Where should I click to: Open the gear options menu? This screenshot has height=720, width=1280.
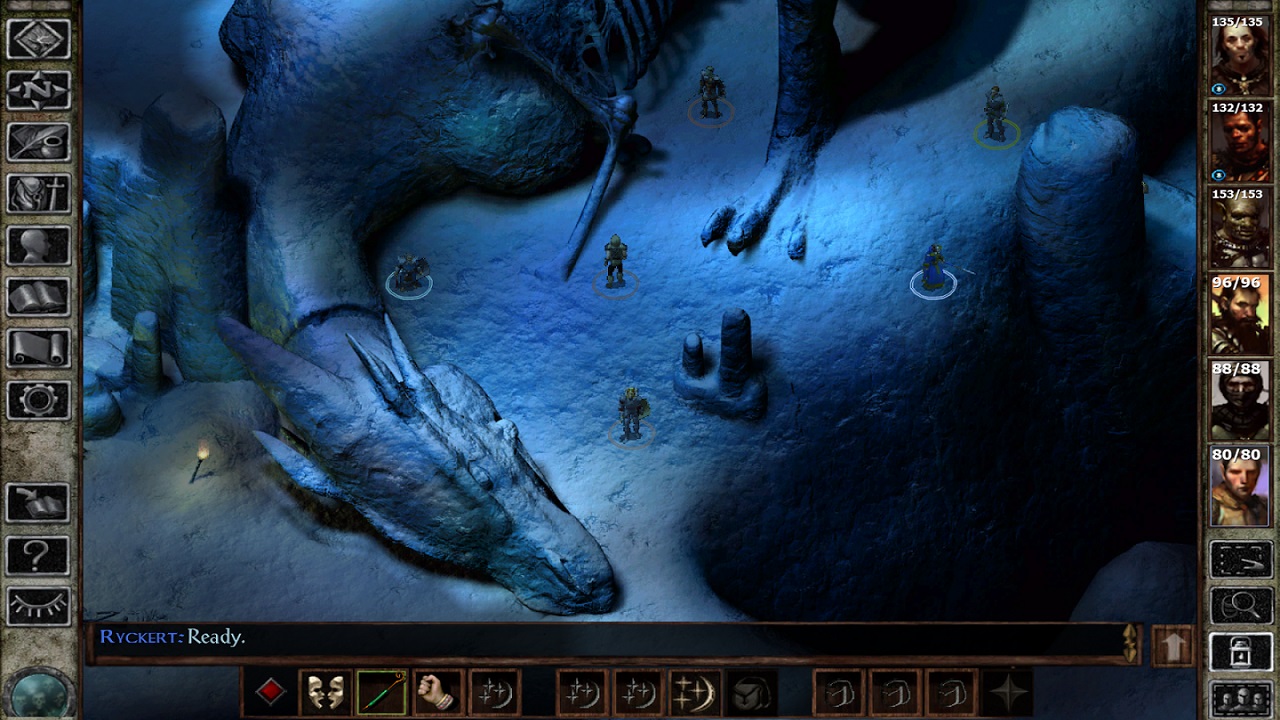pyautogui.click(x=38, y=401)
